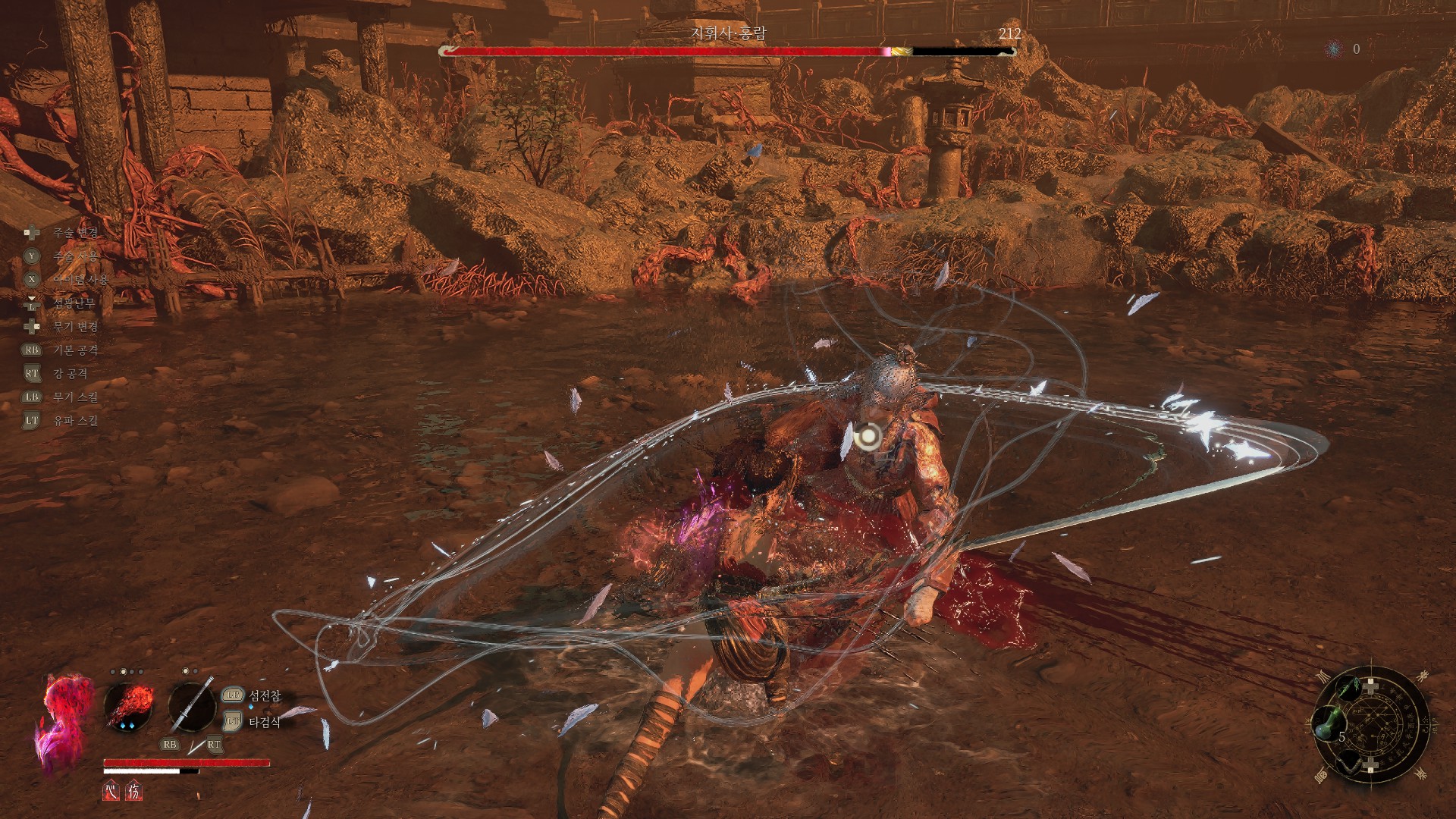Viewport: 1456px width, 819px height.
Task: Select the equipped longsword weapon icon
Action: [x=192, y=706]
